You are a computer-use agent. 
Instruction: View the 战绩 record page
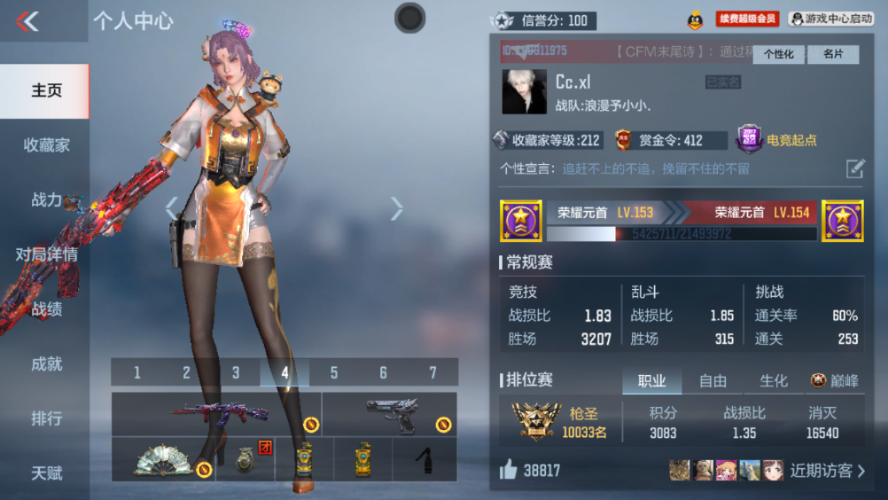click(x=46, y=309)
